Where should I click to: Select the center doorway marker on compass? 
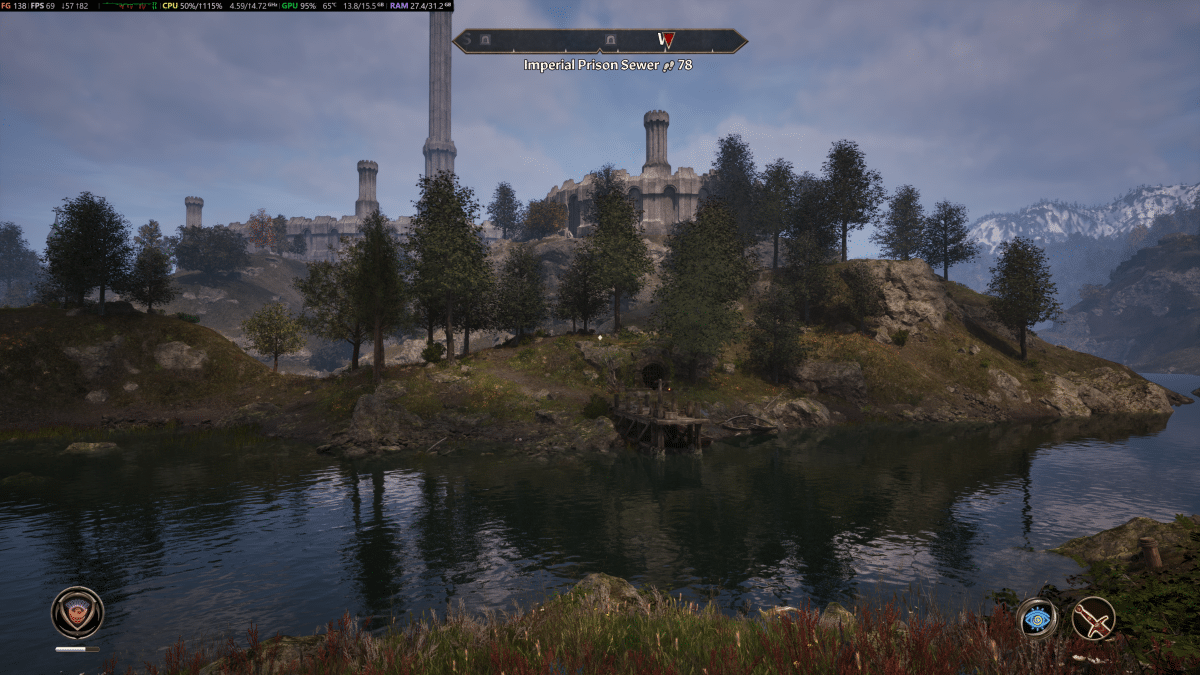610,40
